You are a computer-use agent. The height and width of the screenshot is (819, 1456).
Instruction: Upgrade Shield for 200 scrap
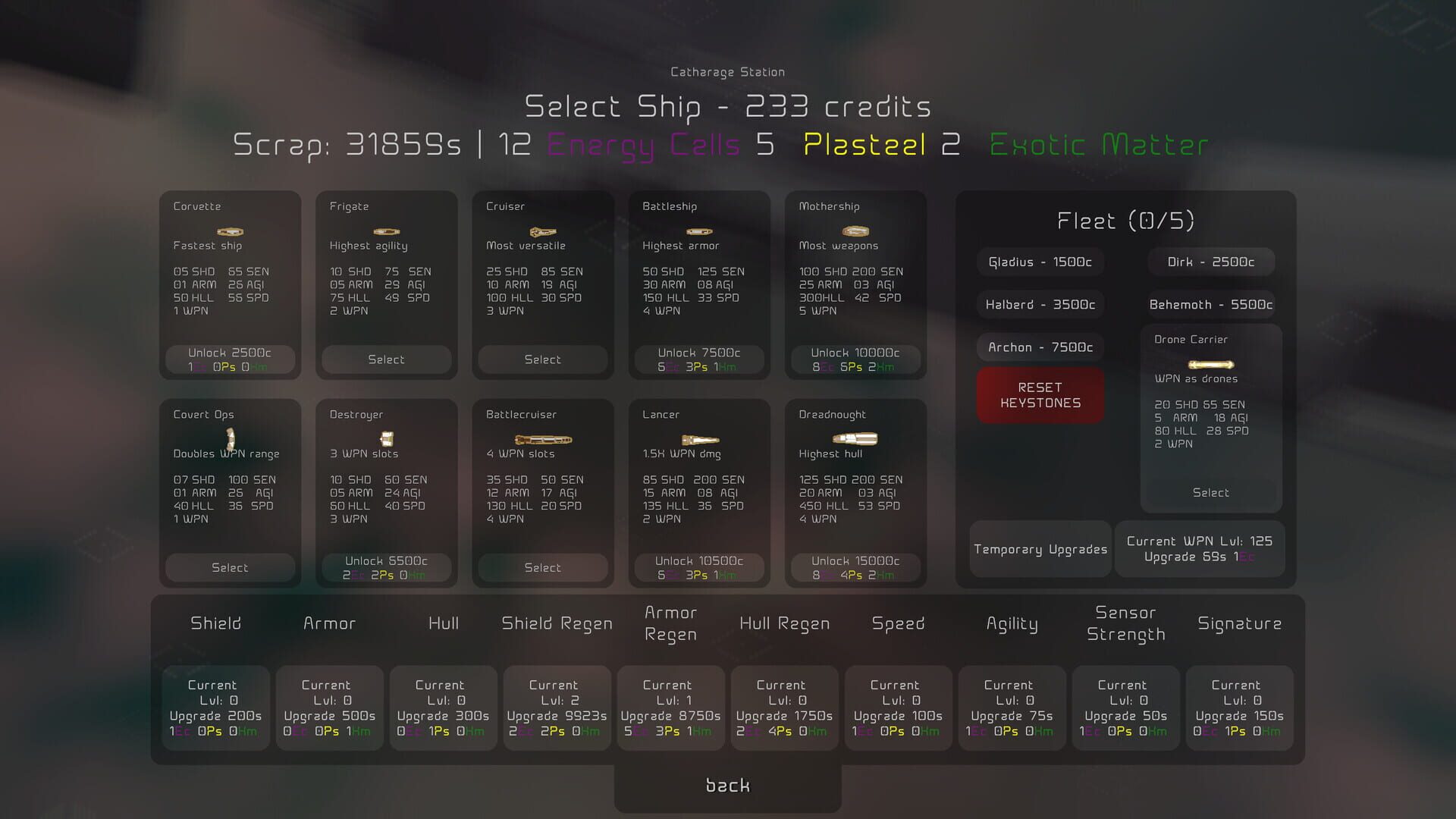(x=215, y=708)
